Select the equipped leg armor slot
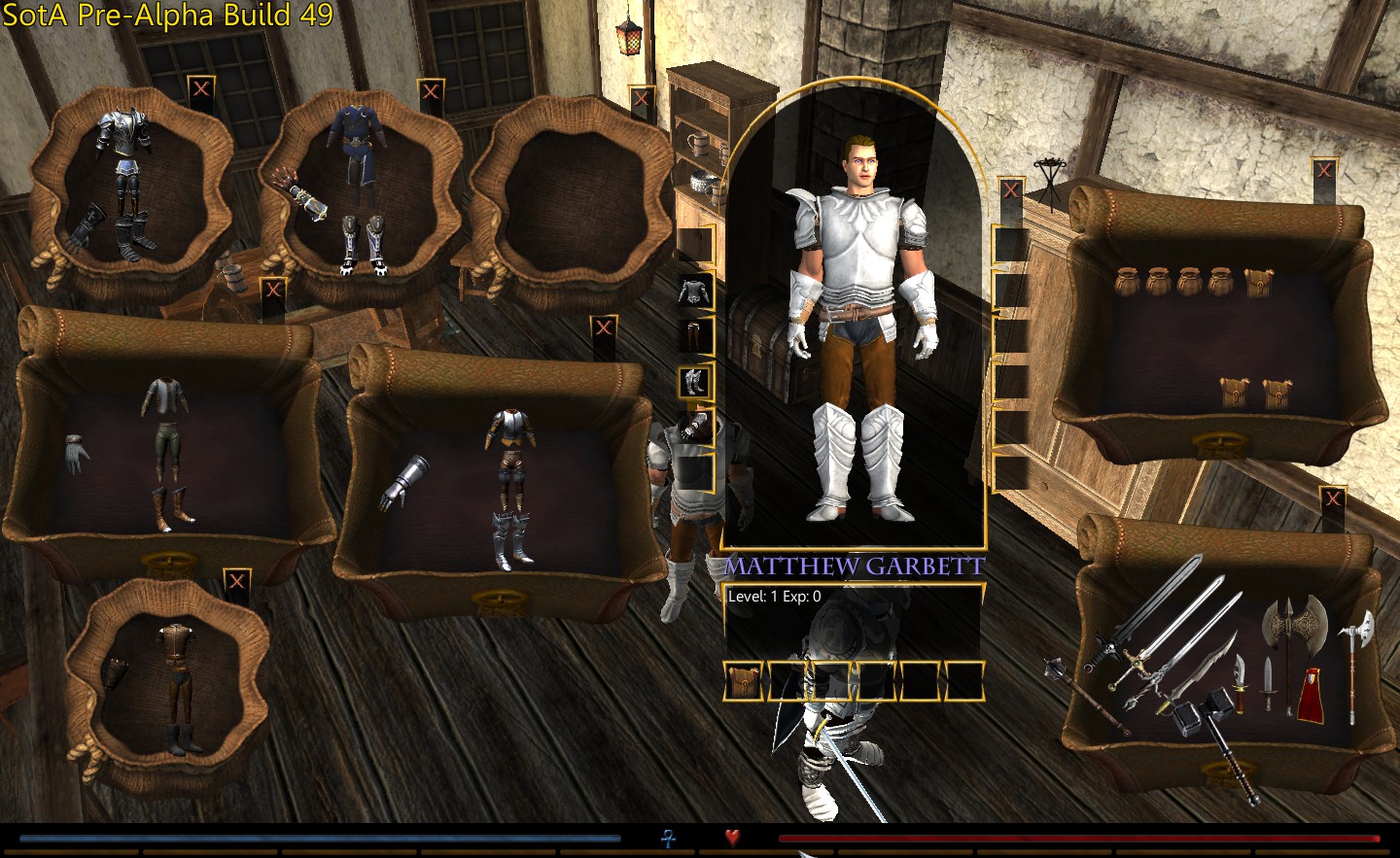The image size is (1400, 858). point(694,335)
